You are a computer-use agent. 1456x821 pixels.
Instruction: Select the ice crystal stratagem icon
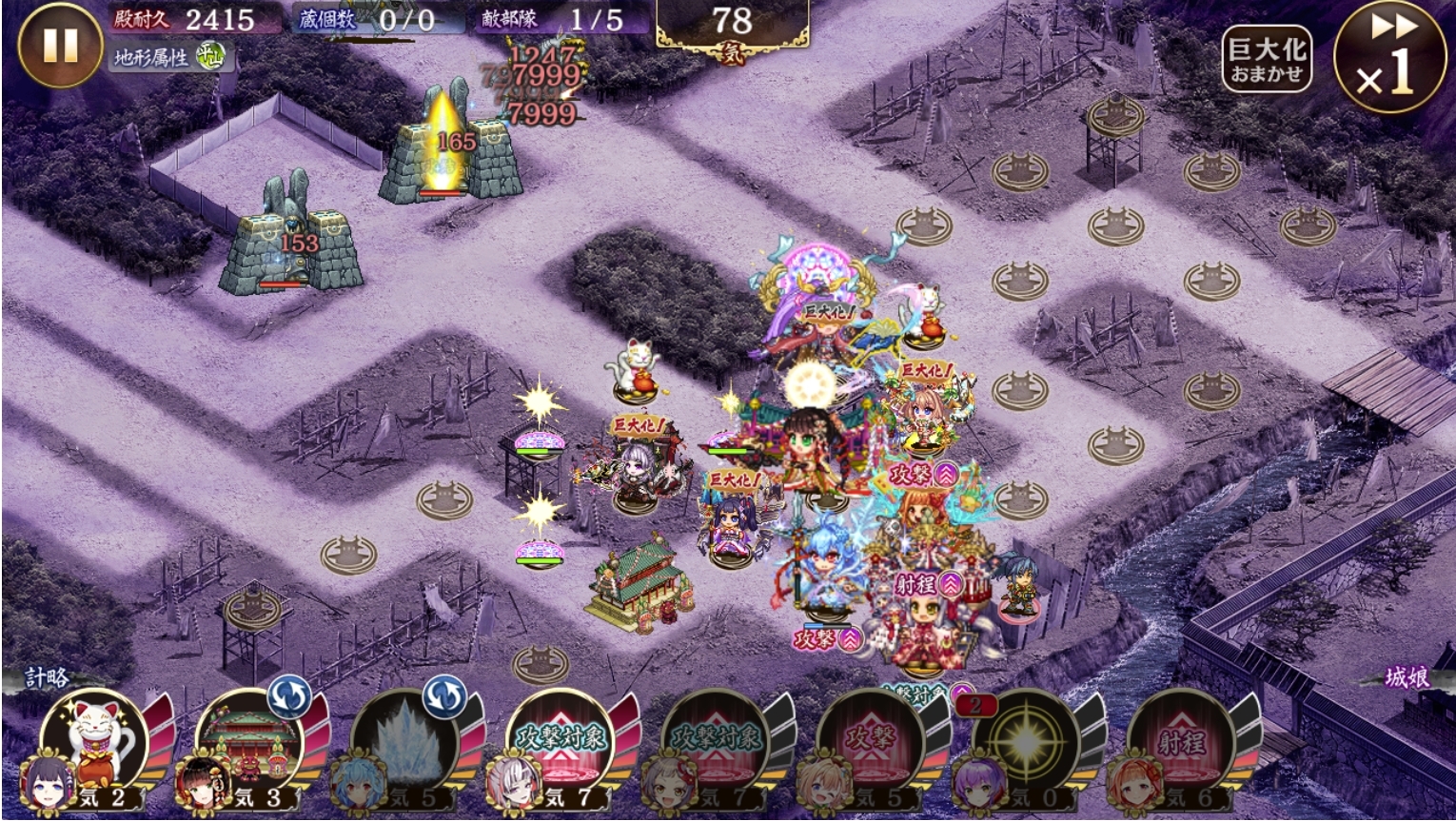403,742
